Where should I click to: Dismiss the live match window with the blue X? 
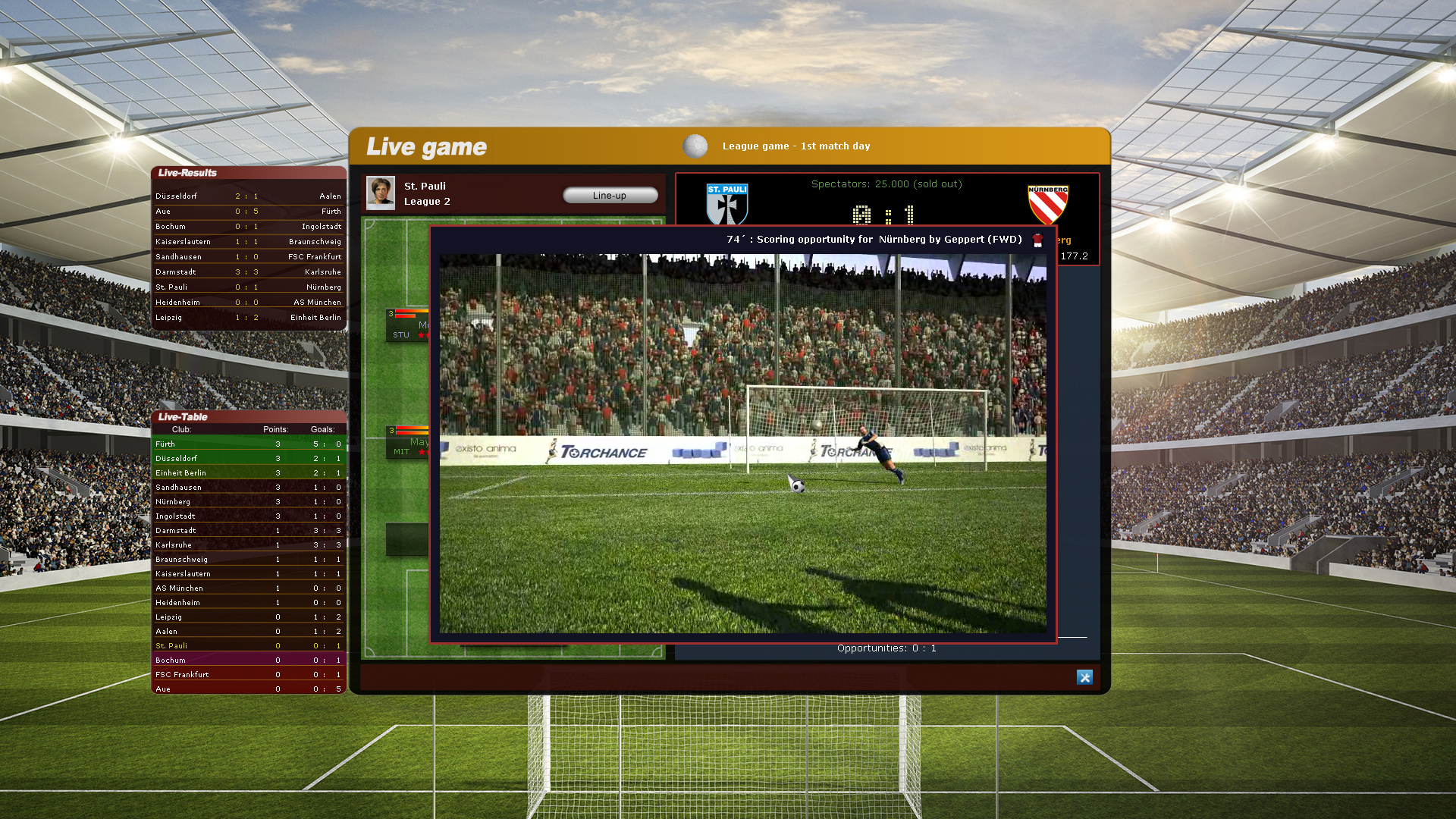point(1085,676)
